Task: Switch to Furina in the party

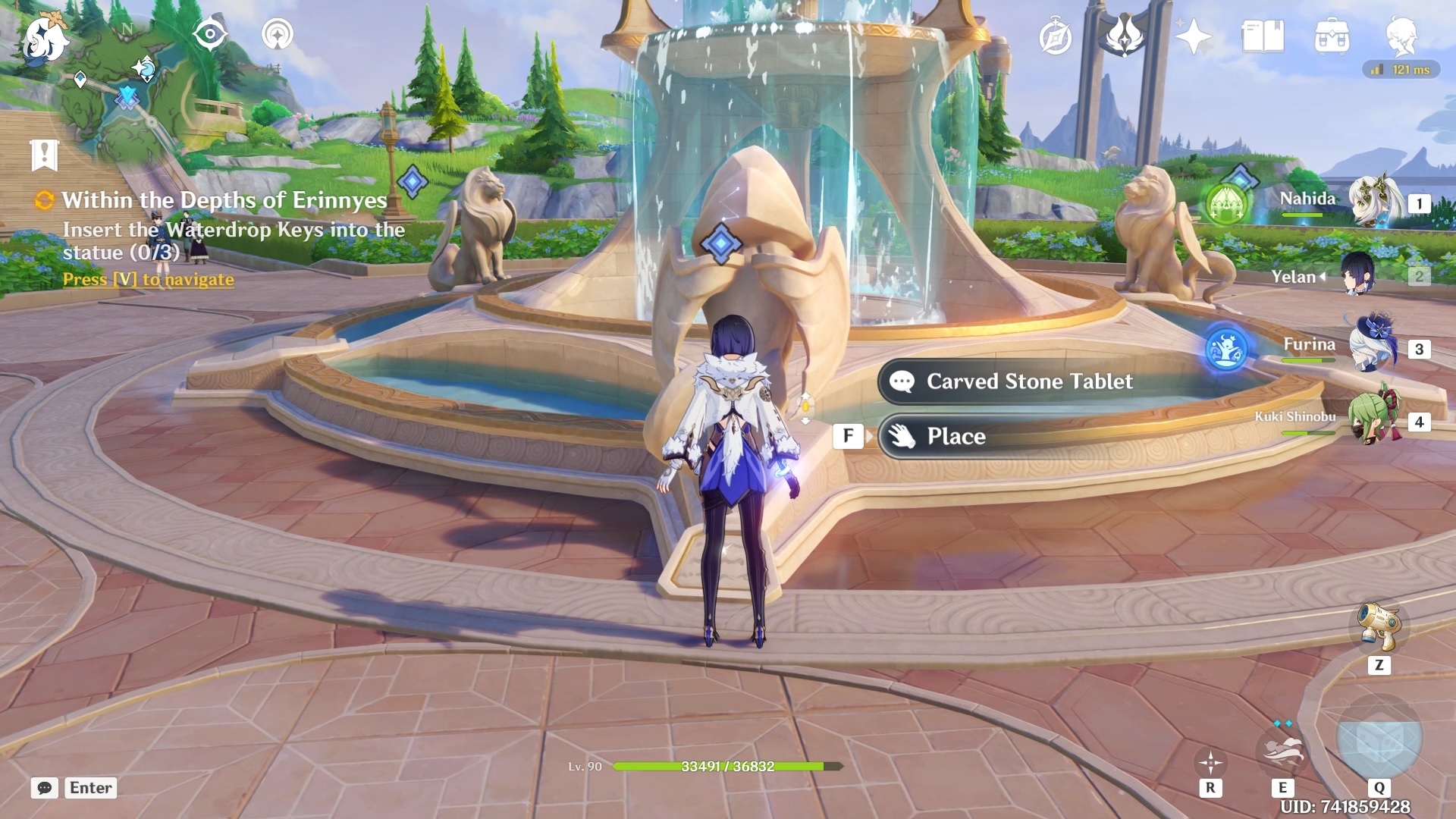Action: point(1374,347)
